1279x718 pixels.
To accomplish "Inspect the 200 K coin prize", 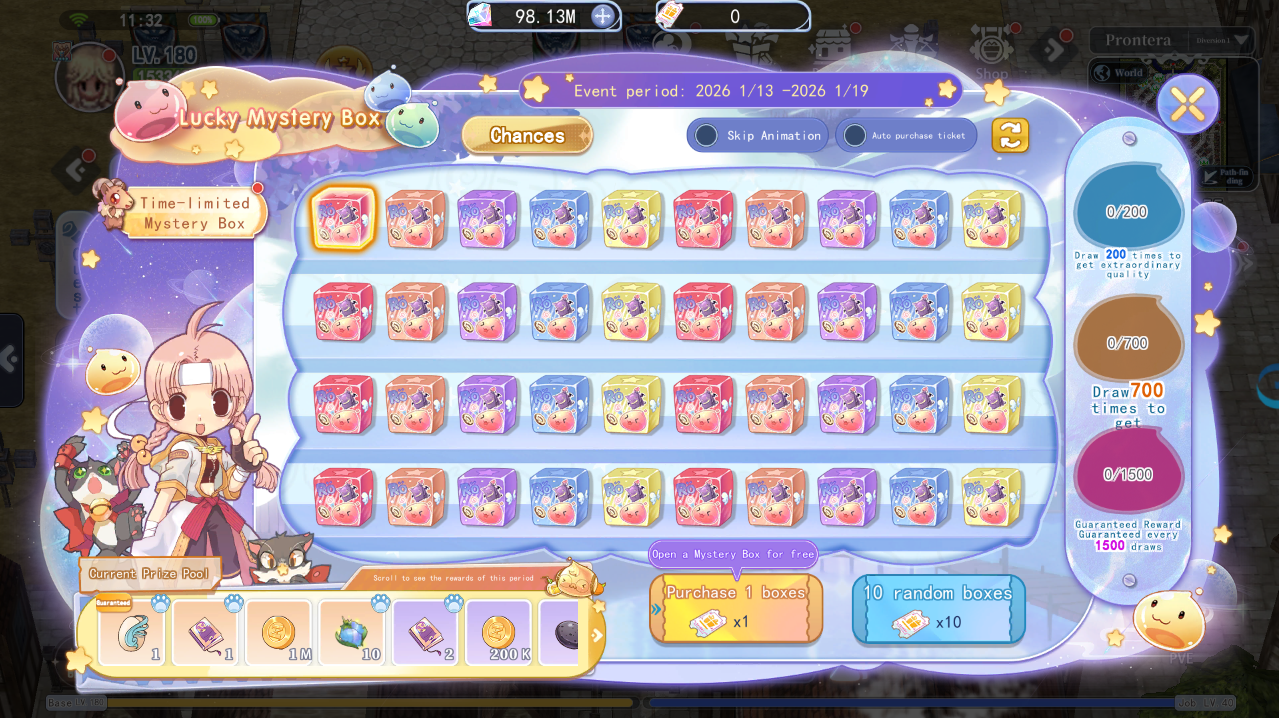I will [498, 633].
